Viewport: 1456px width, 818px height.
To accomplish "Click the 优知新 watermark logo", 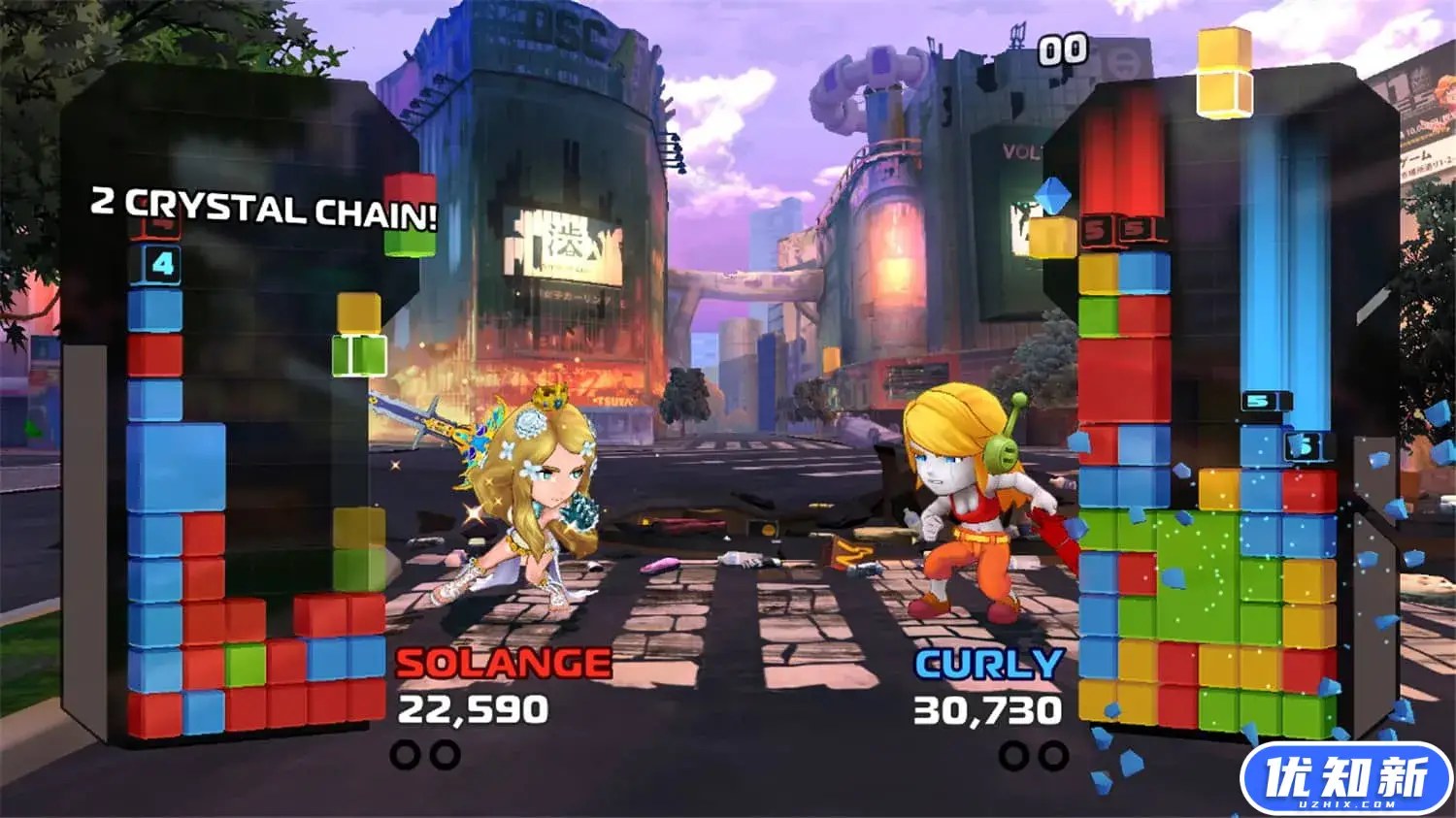I will pyautogui.click(x=1345, y=778).
